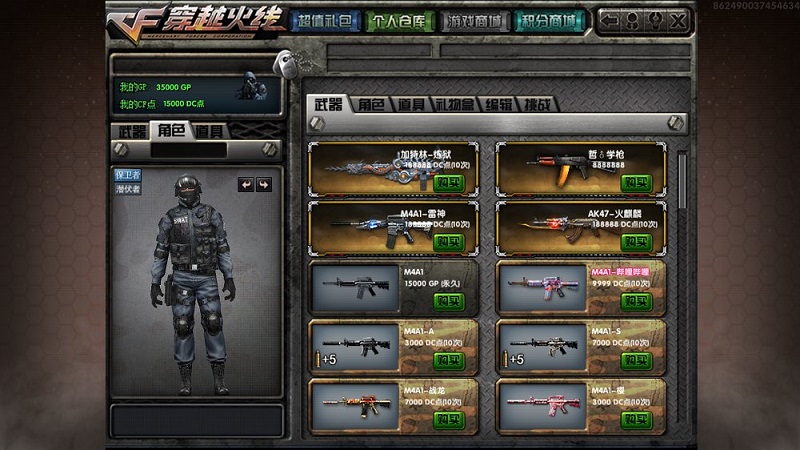Open the 积分商城 points shop

click(550, 20)
